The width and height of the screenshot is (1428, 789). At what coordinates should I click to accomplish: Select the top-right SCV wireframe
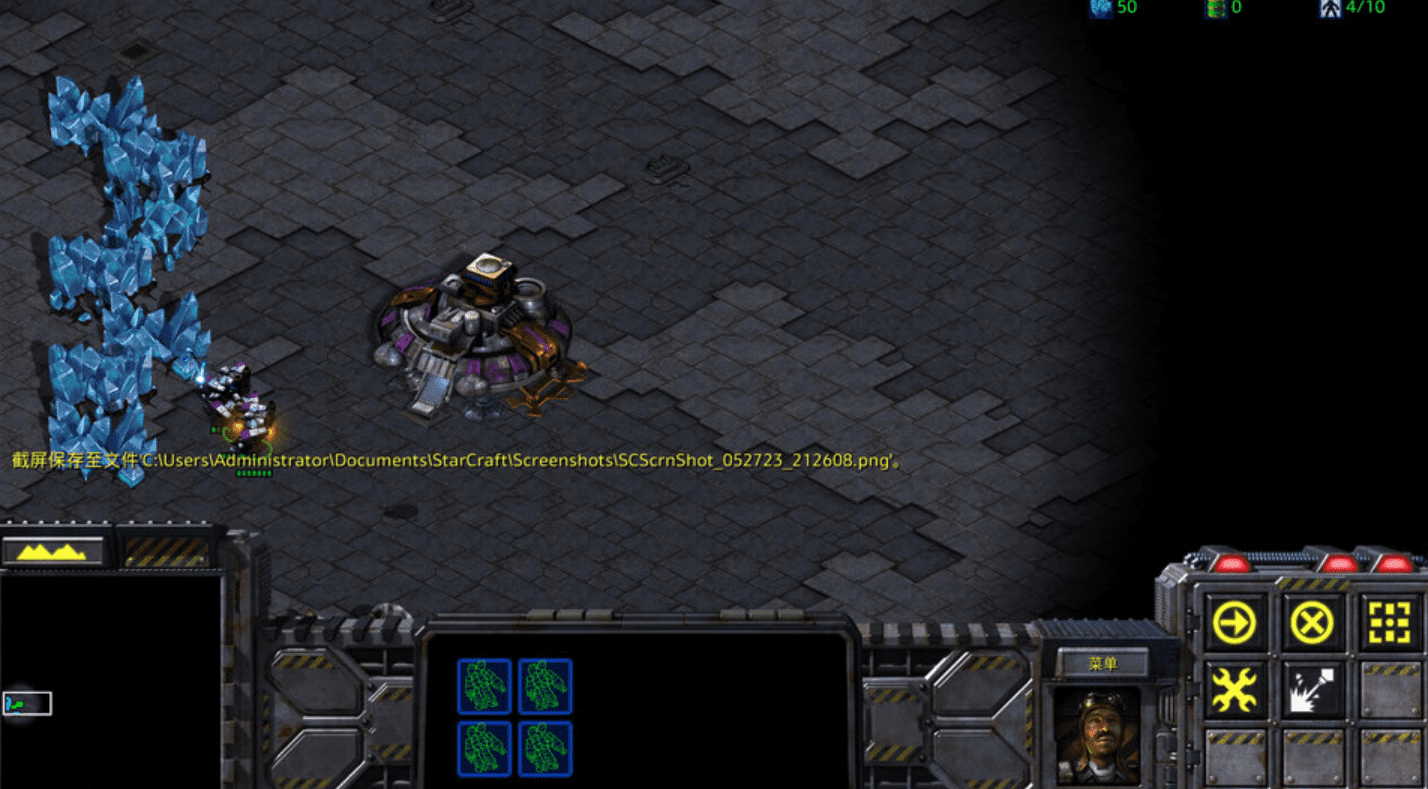click(546, 684)
